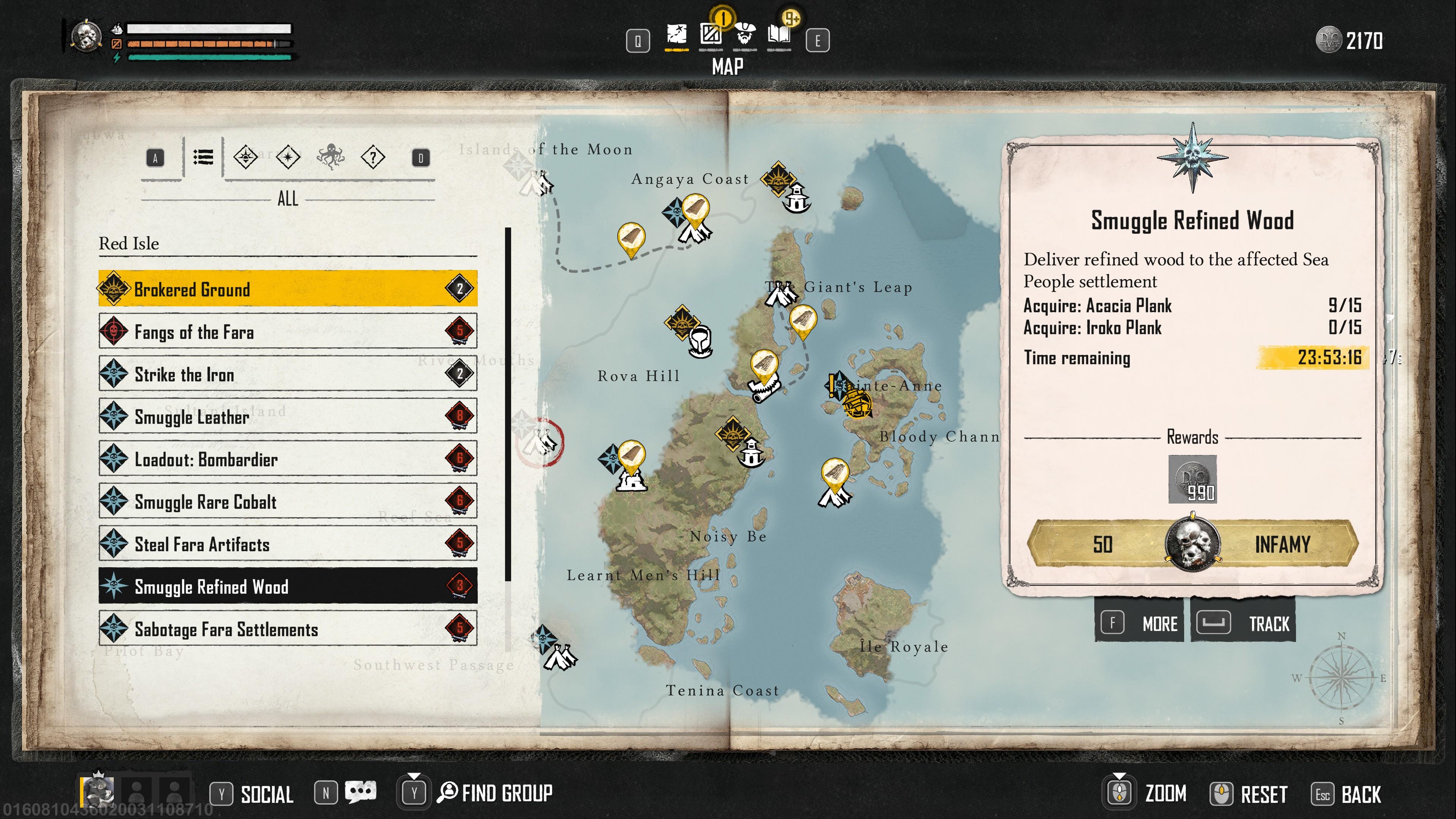Image resolution: width=1456 pixels, height=819 pixels.
Task: Select Smuggle Rare Cobalt in the list
Action: point(287,501)
